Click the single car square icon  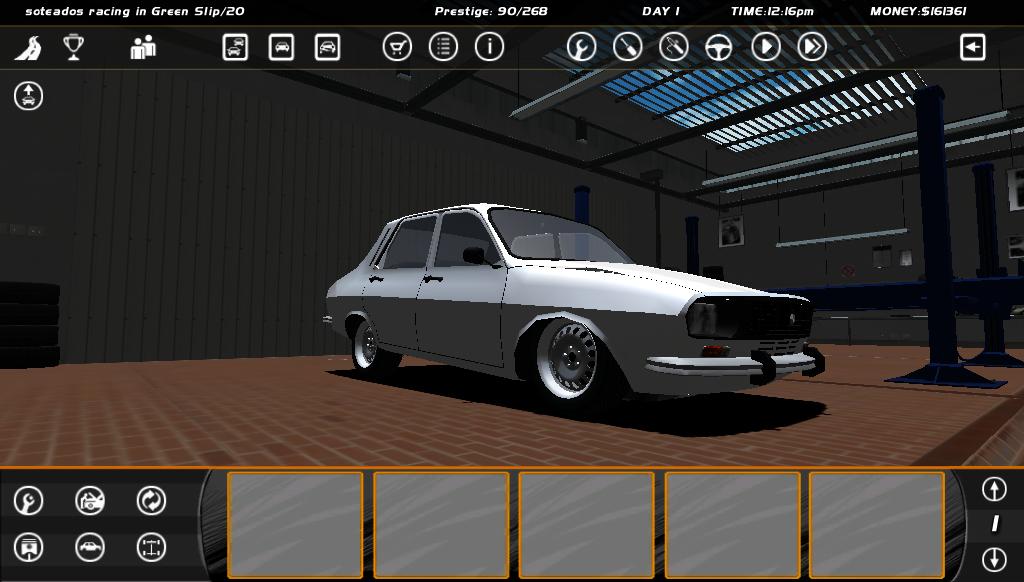(x=281, y=47)
